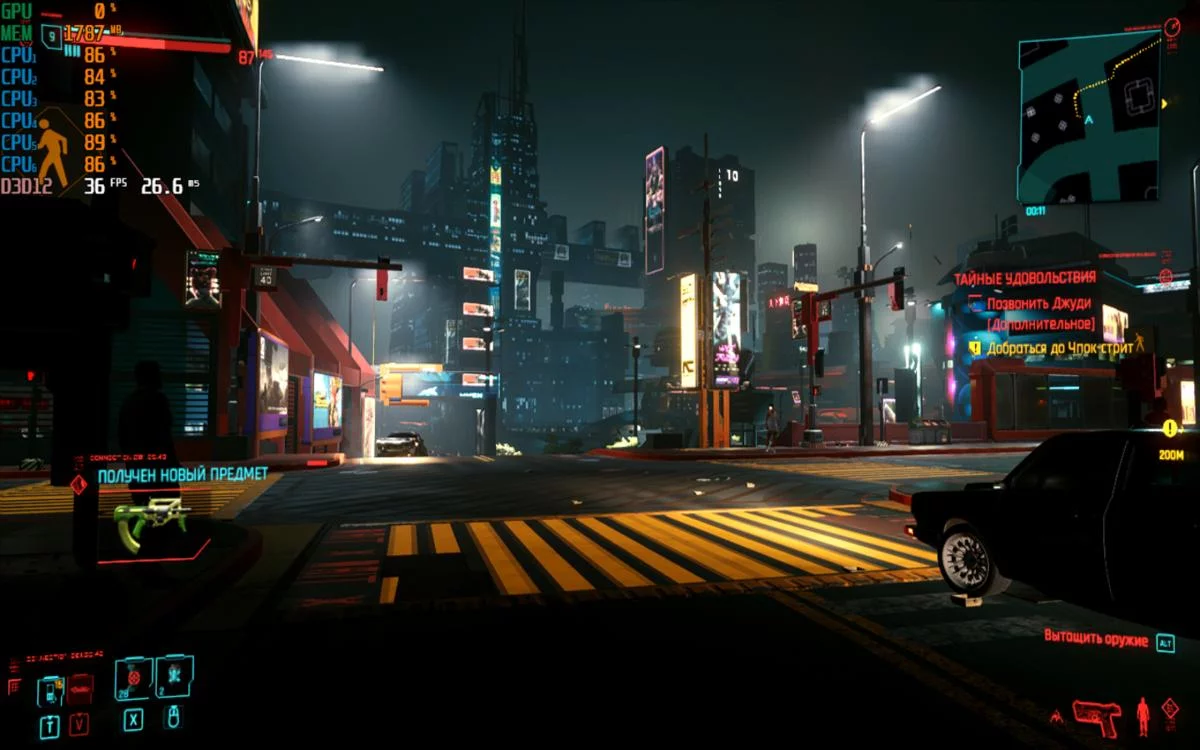The image size is (1200, 750).
Task: Click the new item green gun notification
Action: click(x=150, y=522)
